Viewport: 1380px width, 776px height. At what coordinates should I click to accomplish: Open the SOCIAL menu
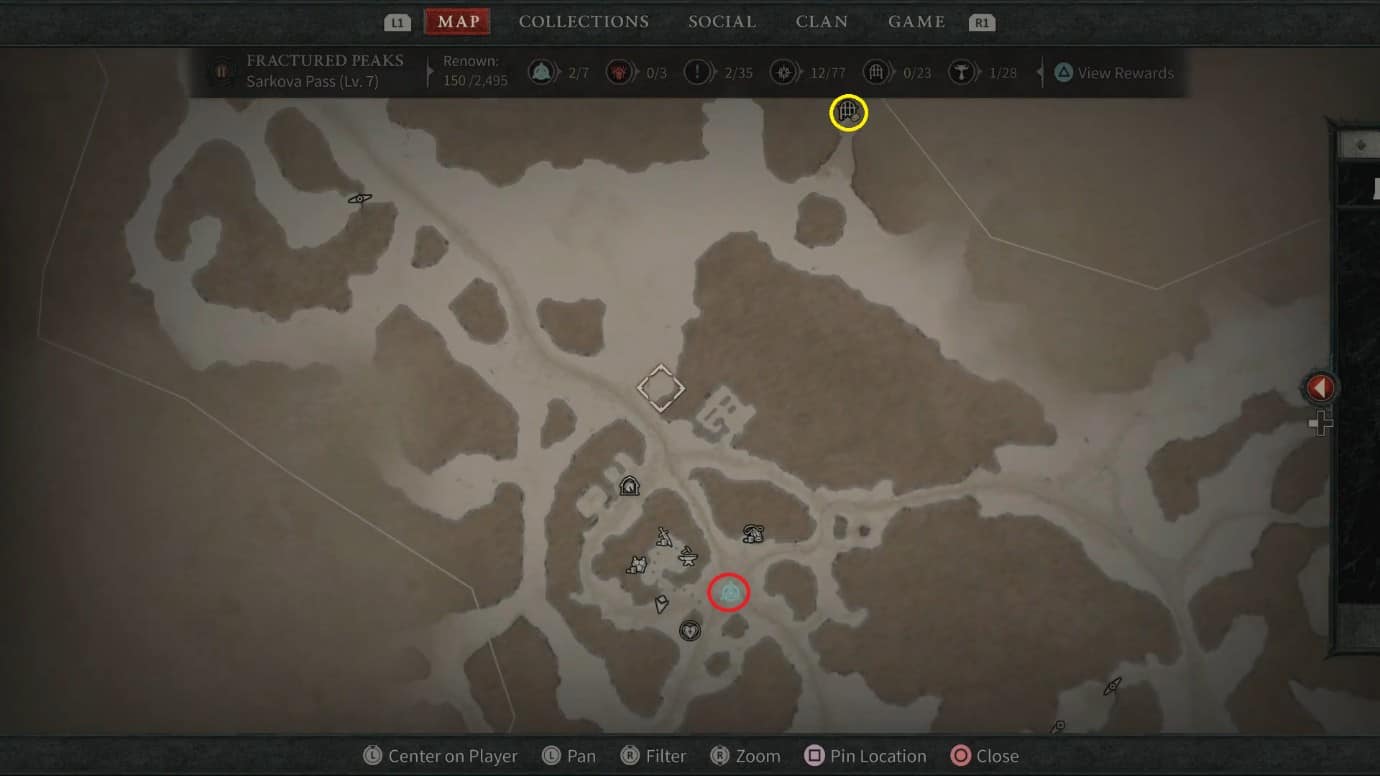point(722,21)
